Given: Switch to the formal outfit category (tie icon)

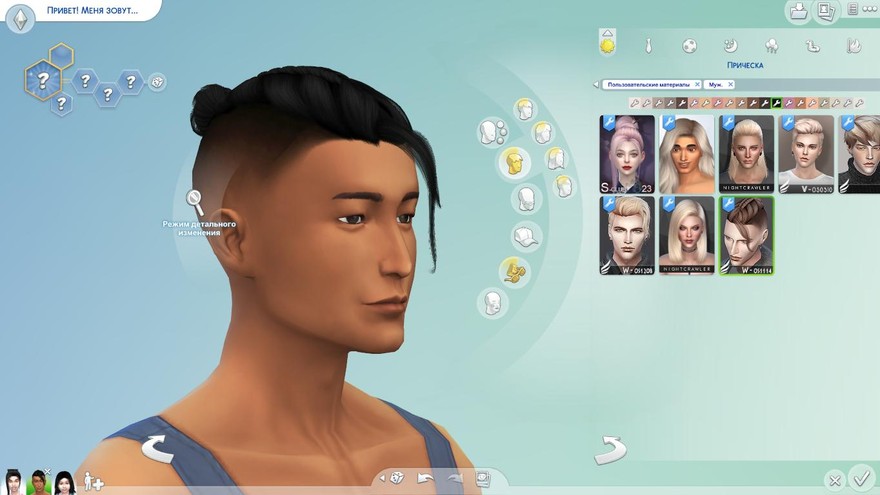Looking at the screenshot, I should (x=648, y=45).
